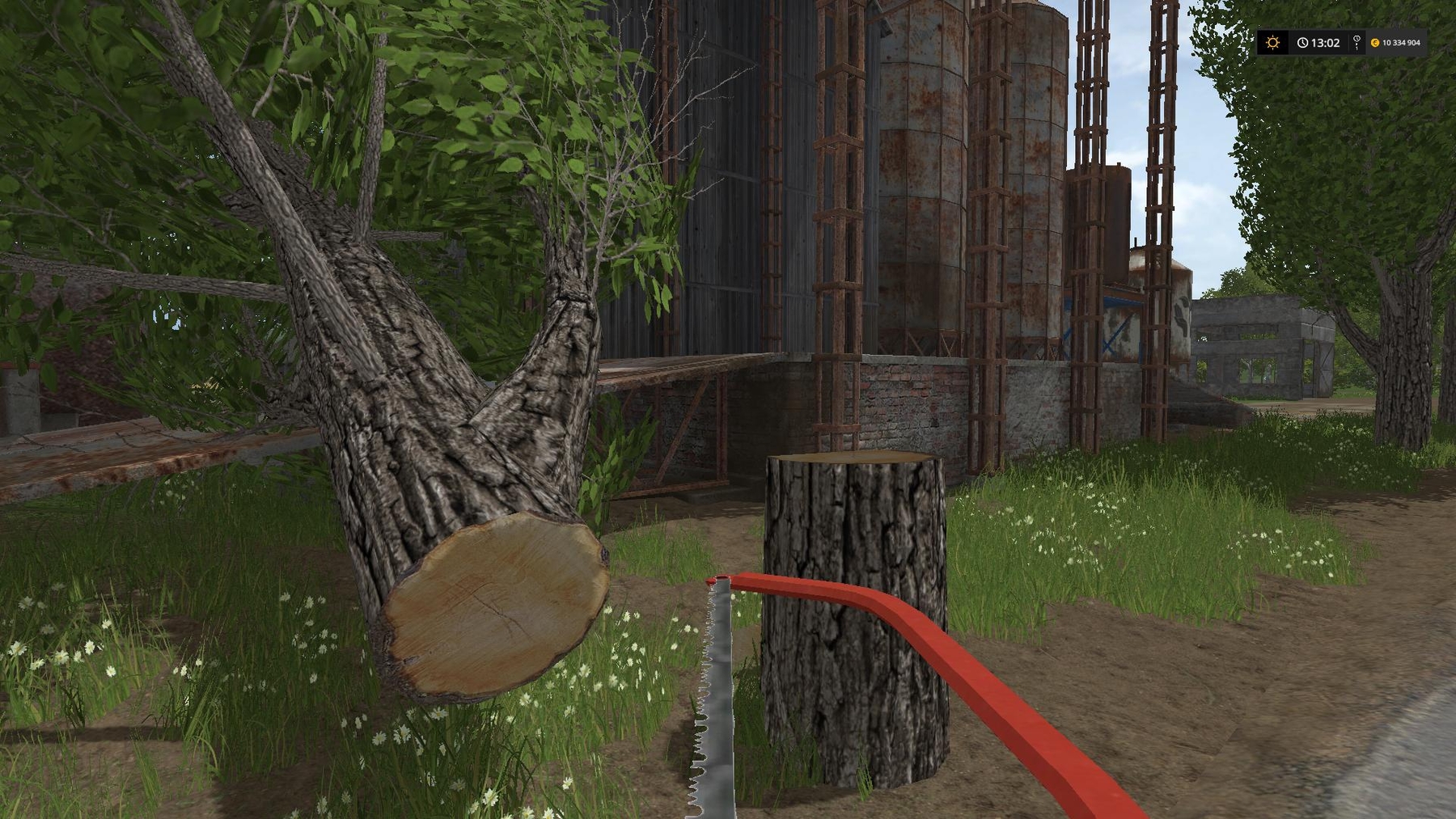Click the current game time reading 13:02
The height and width of the screenshot is (819, 1456).
[x=1325, y=43]
